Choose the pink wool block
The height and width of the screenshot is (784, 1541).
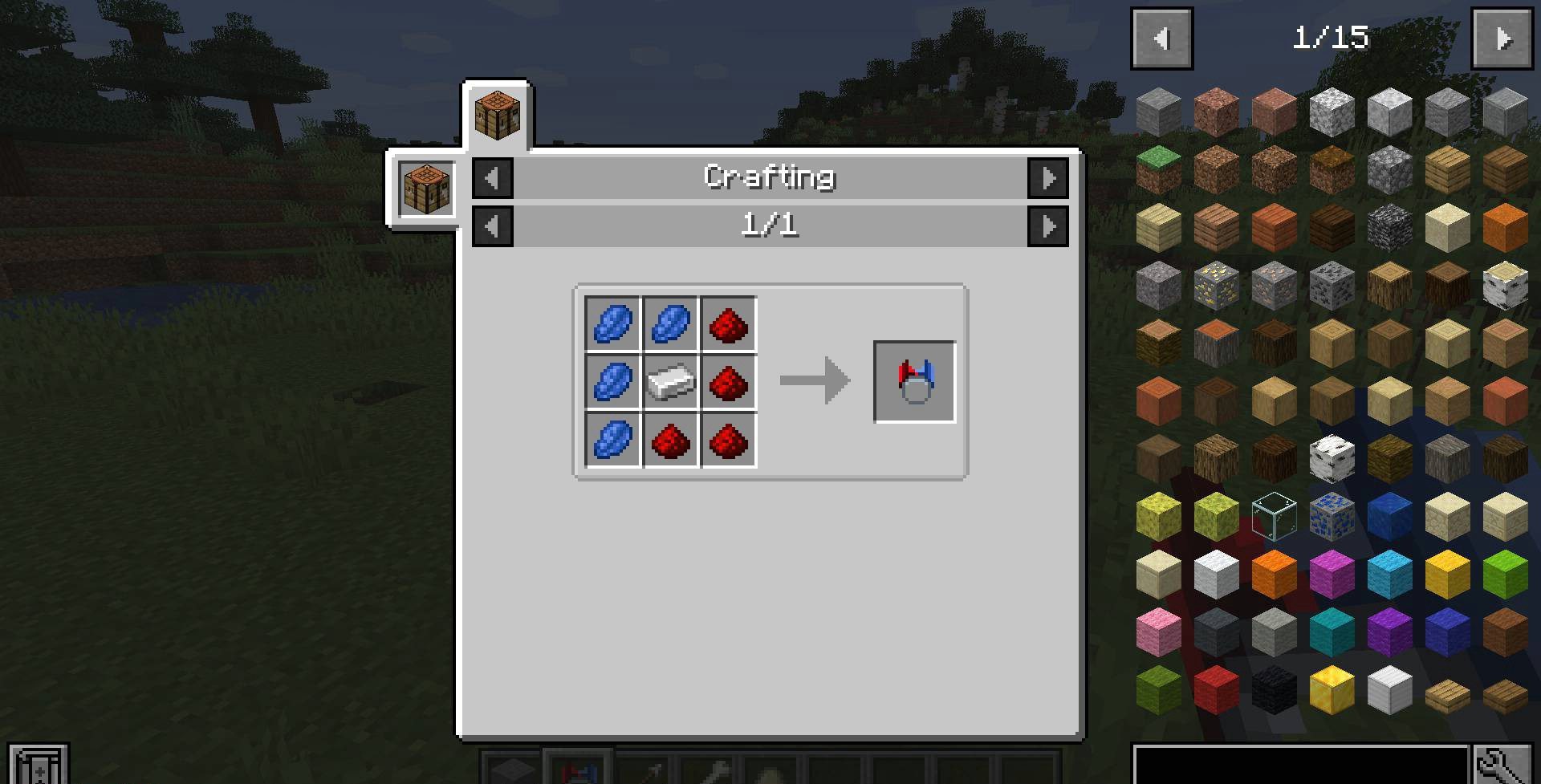coord(1158,632)
